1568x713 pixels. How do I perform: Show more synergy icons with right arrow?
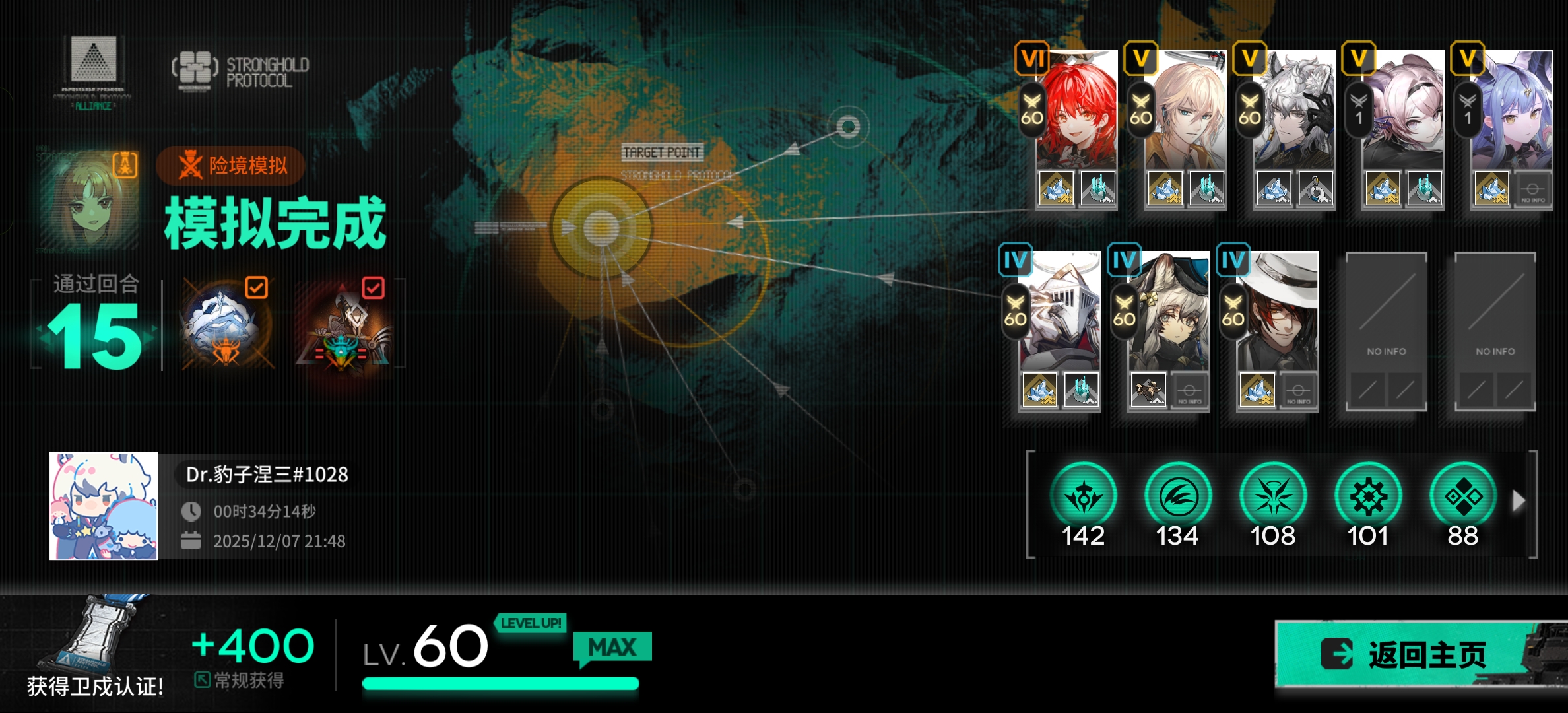(x=1519, y=501)
